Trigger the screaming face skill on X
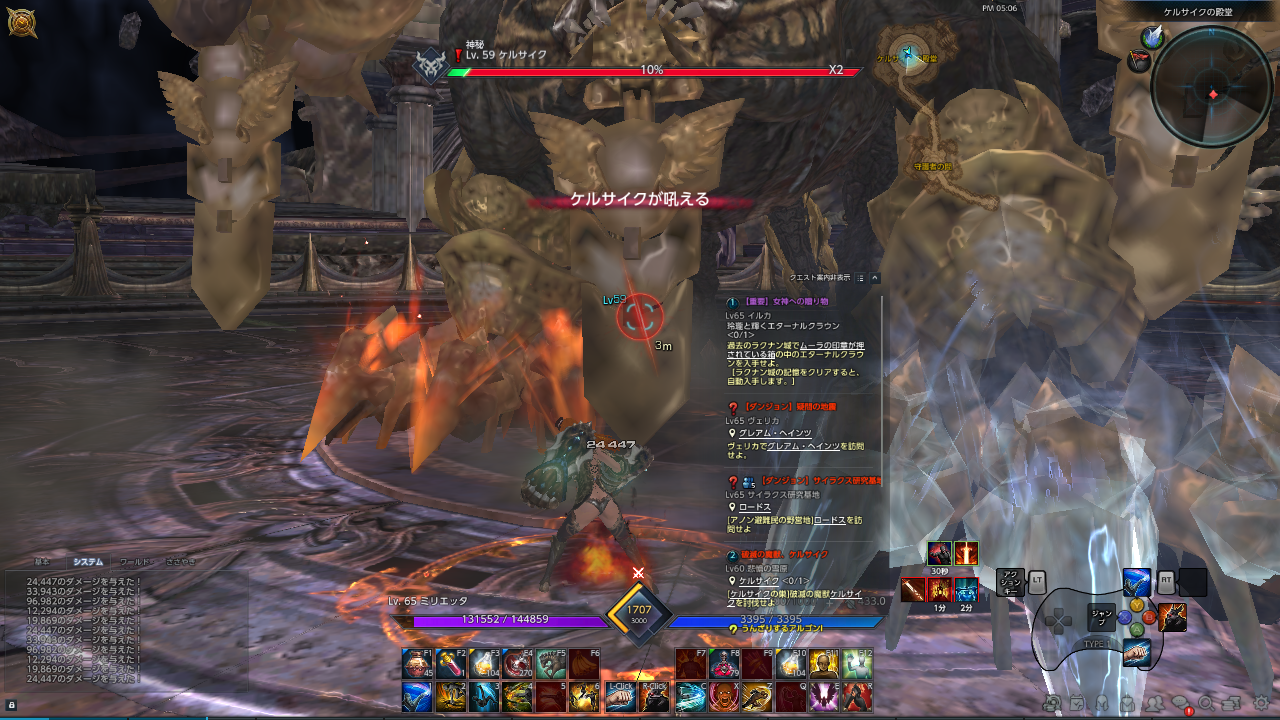This screenshot has width=1280, height=720. pos(723,697)
